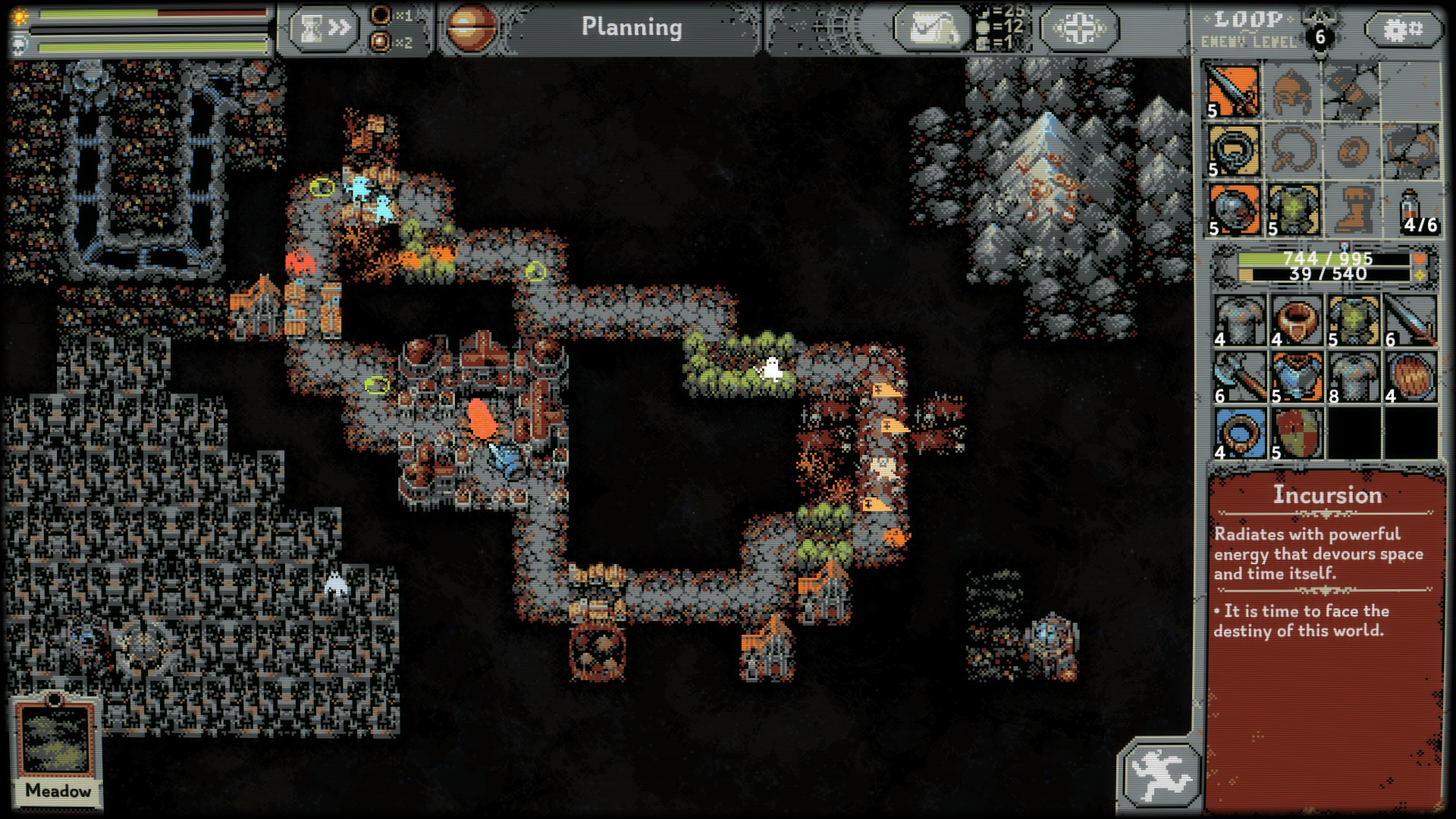Select the red and yellow heraldic shield
The width and height of the screenshot is (1456, 819).
click(1297, 434)
